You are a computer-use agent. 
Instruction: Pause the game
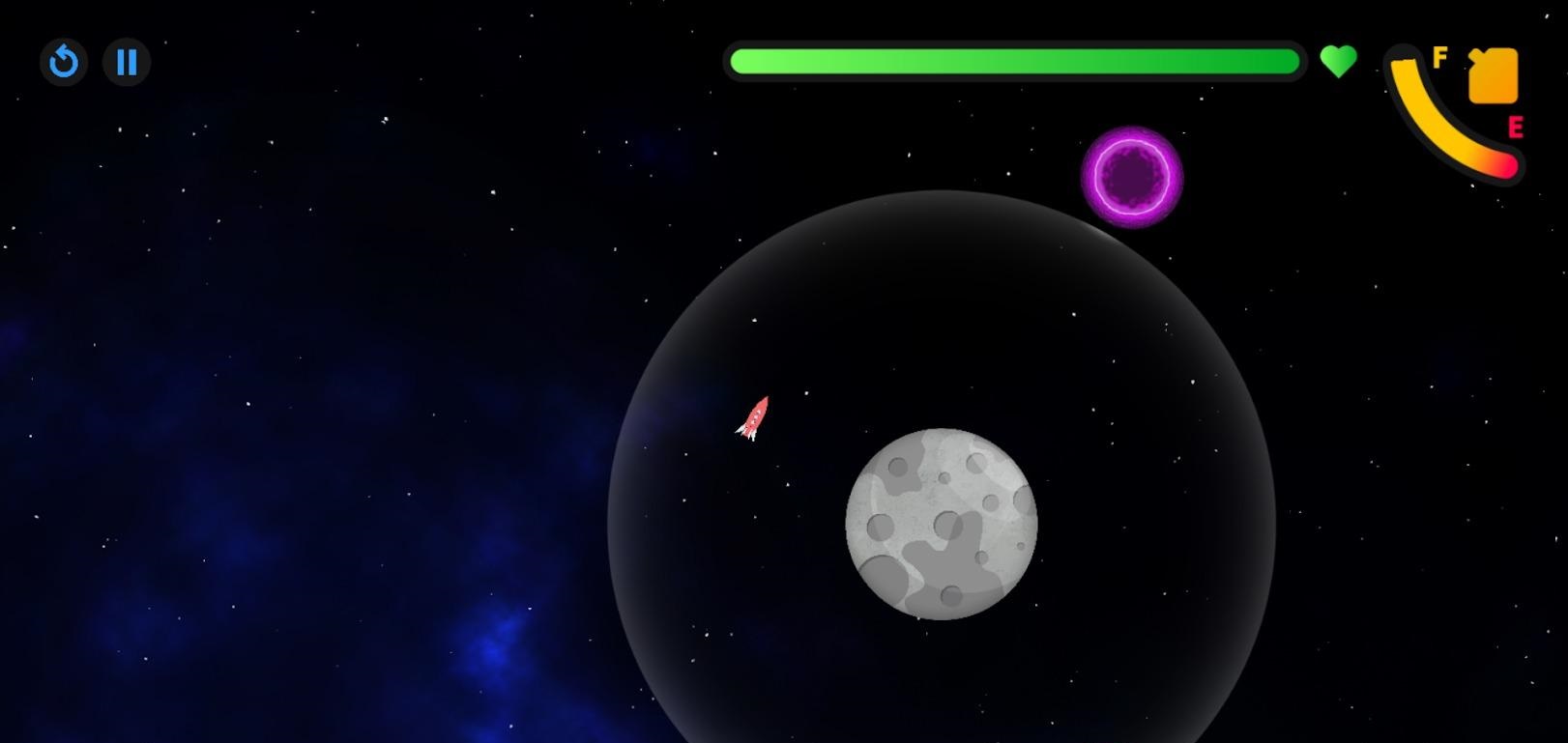[x=127, y=63]
